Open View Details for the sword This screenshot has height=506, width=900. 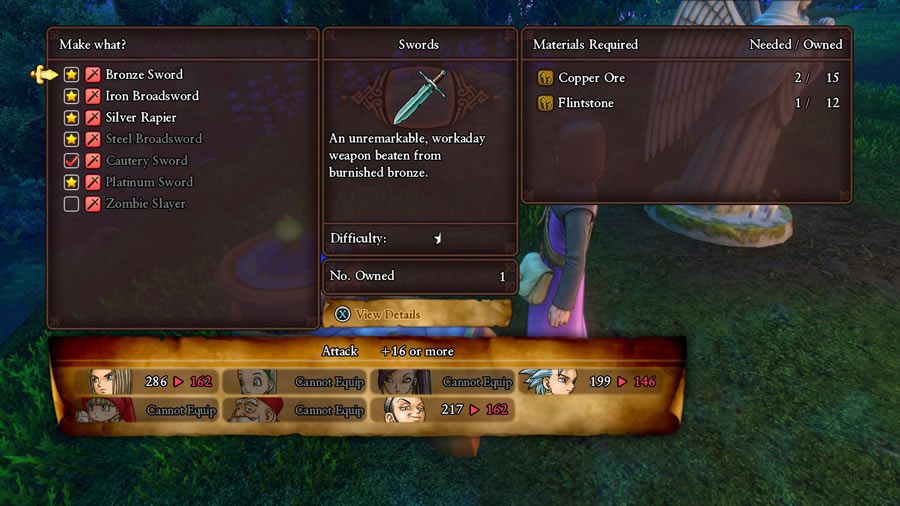386,314
